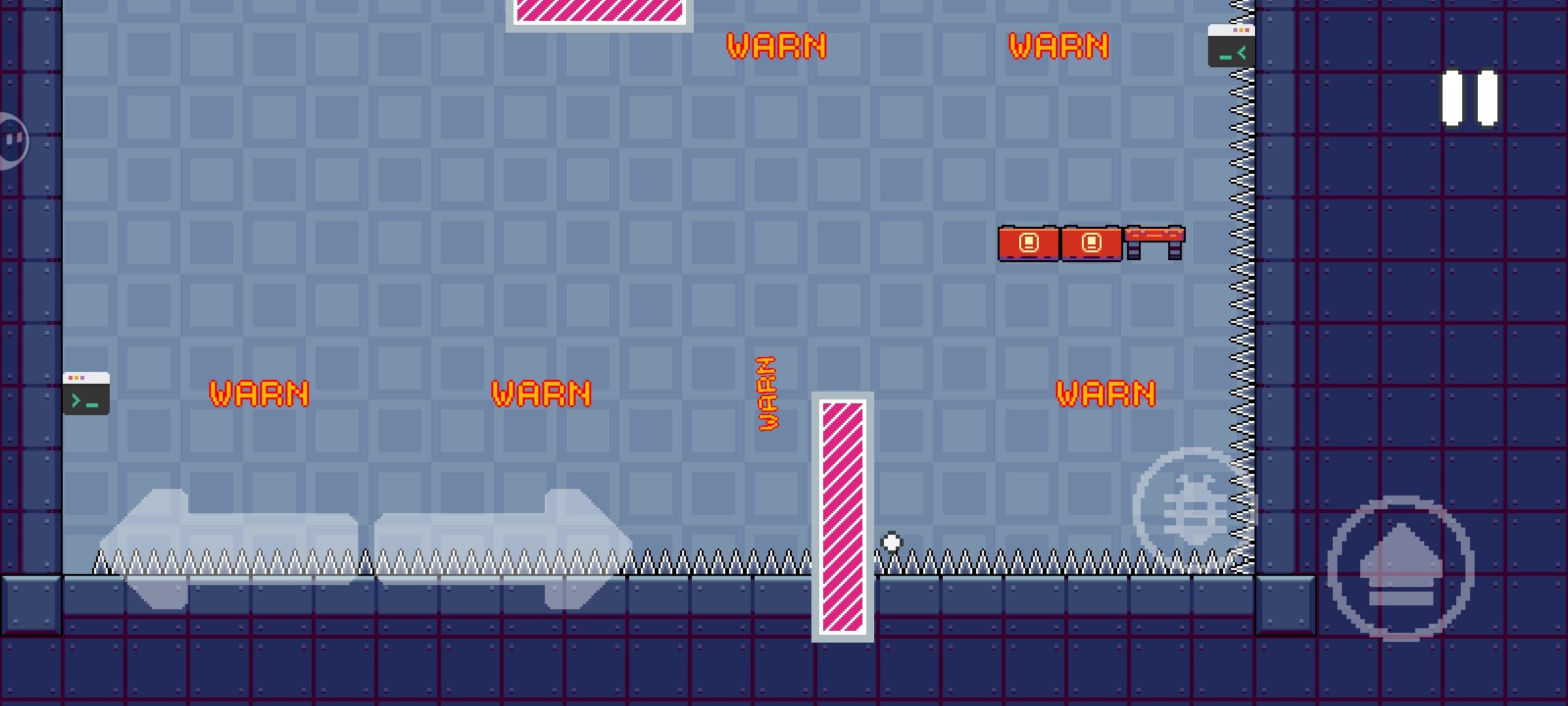Viewport: 1568px width, 706px height.
Task: Toggle the red dot on the right terminal titlebar
Action: 1247,30
